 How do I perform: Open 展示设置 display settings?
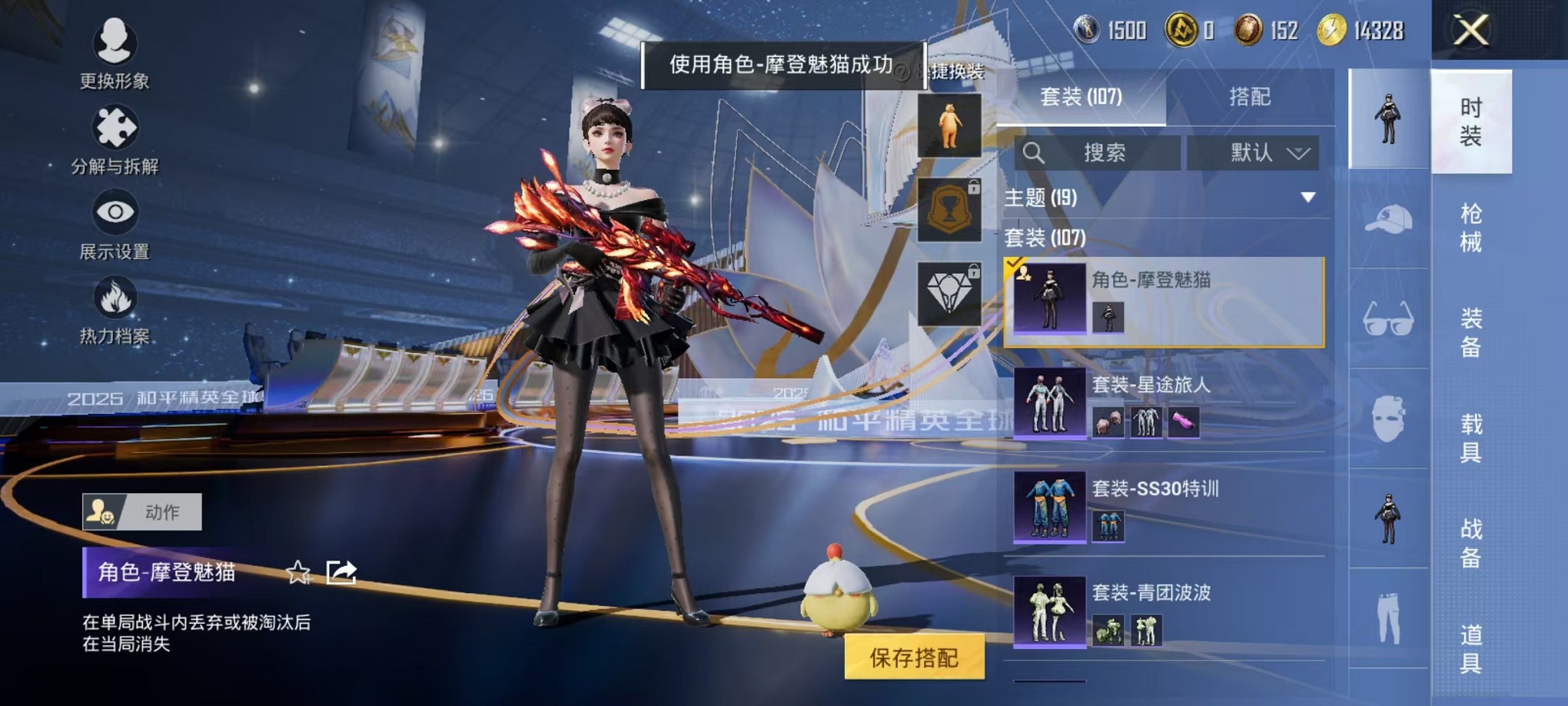(115, 224)
